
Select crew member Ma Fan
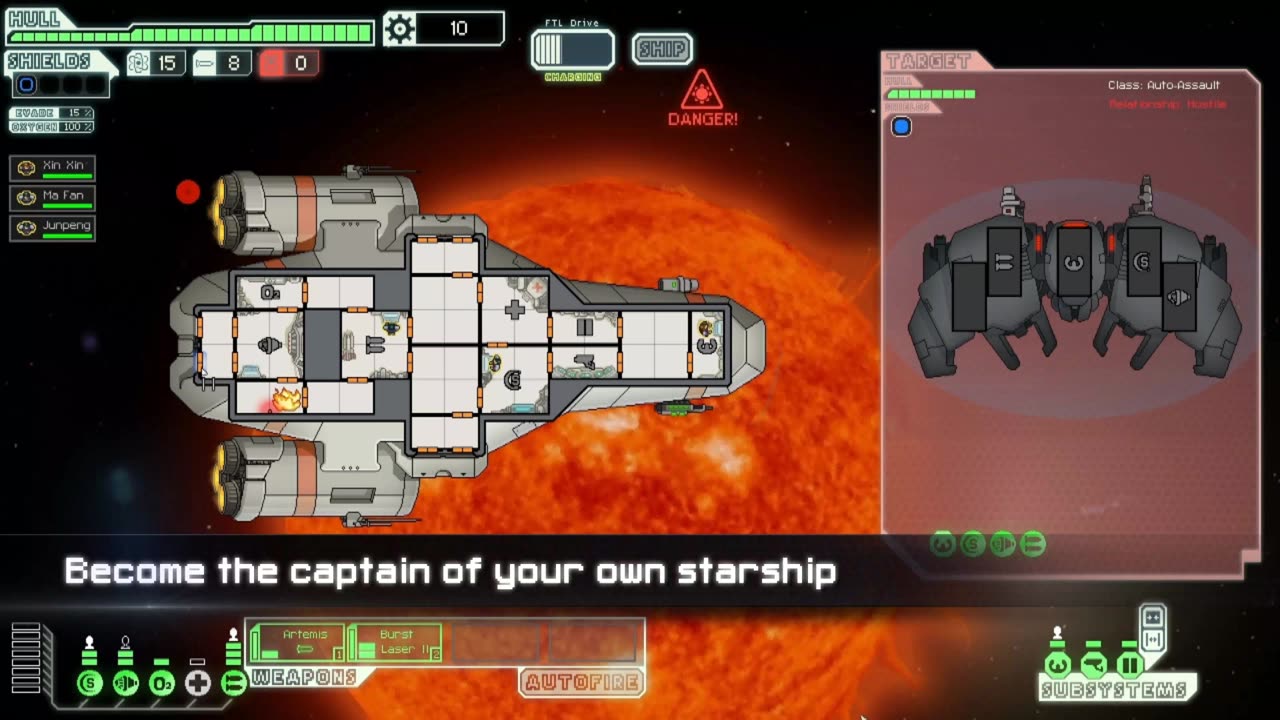[53, 198]
